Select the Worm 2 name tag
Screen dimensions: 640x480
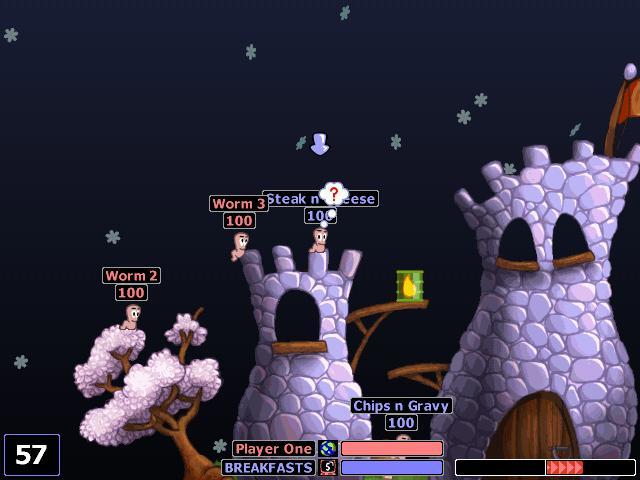tap(131, 275)
